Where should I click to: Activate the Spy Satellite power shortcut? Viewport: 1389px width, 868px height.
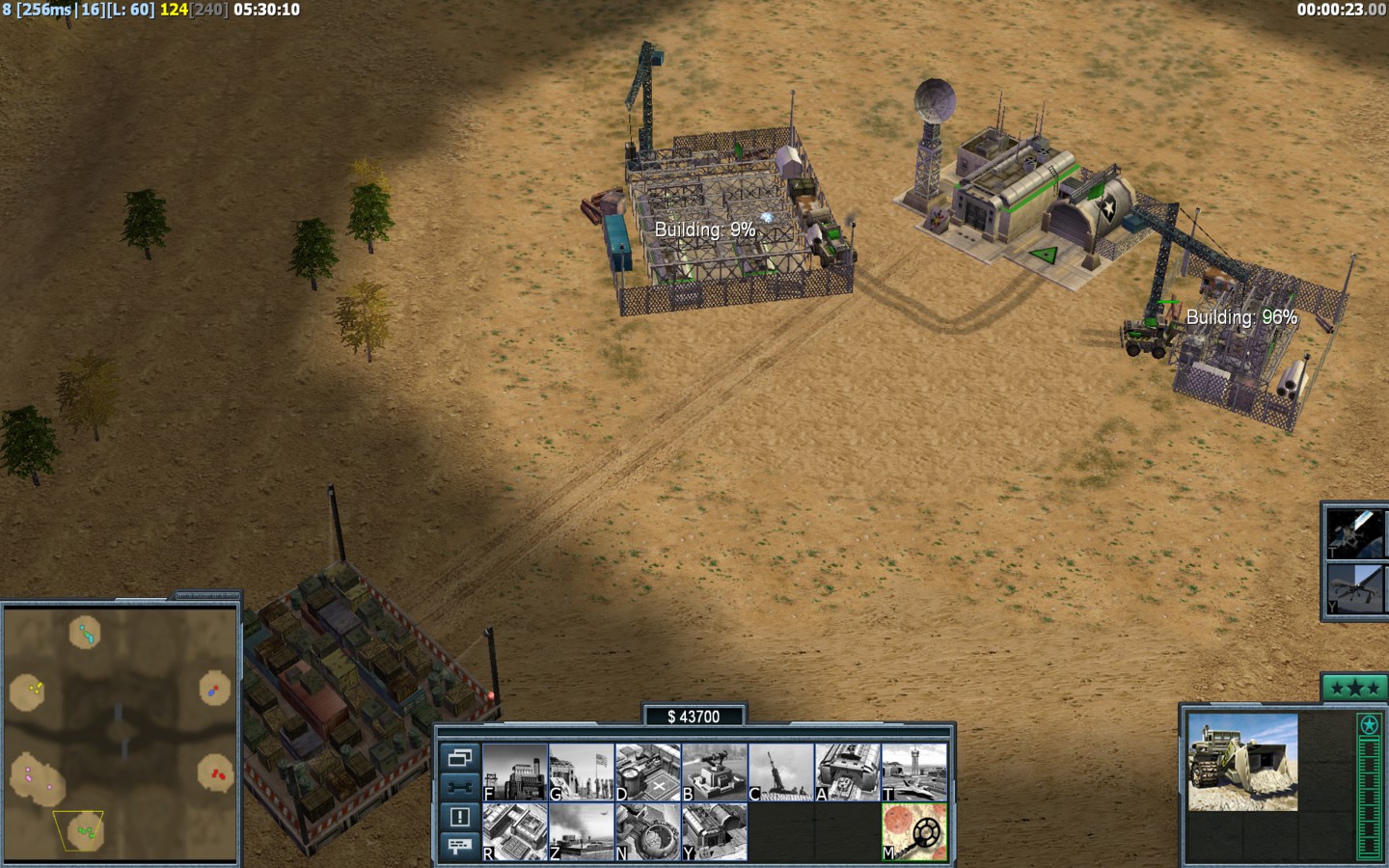click(1355, 532)
